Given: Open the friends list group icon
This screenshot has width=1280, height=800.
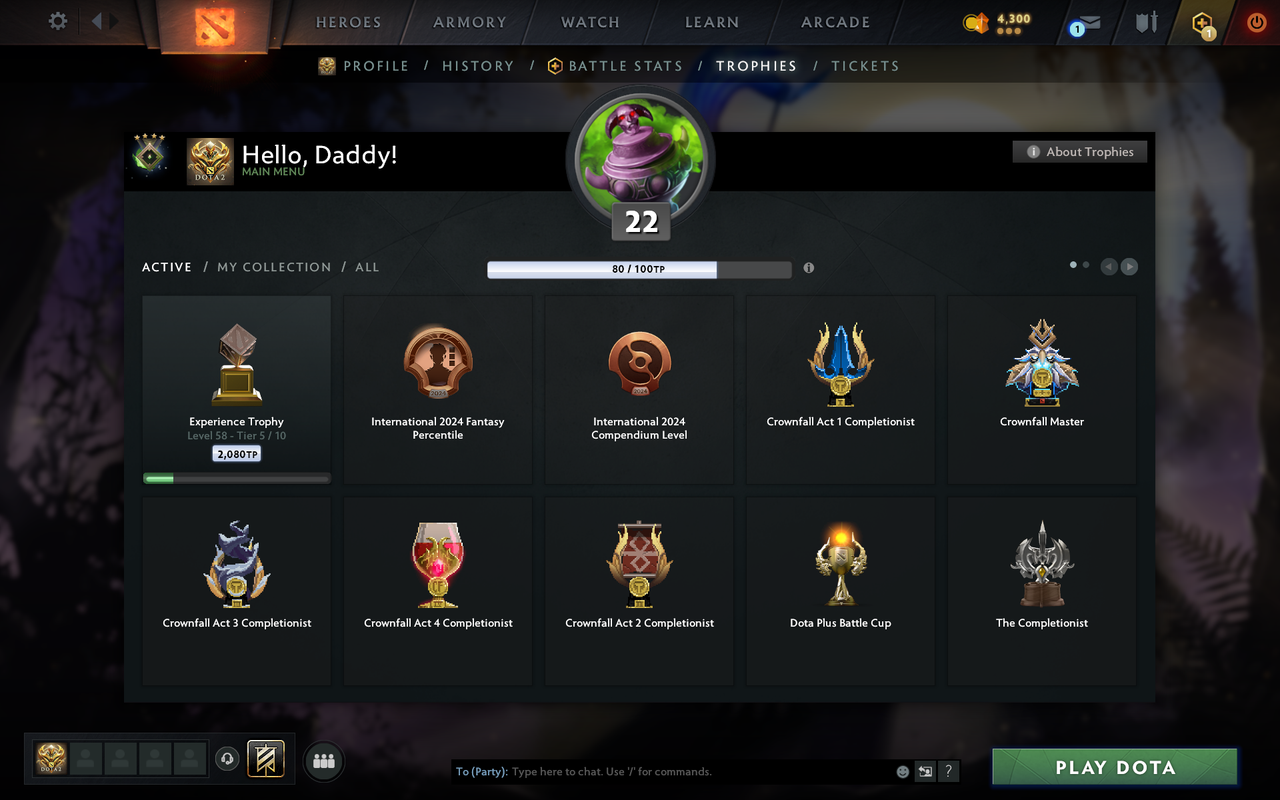Looking at the screenshot, I should point(323,762).
